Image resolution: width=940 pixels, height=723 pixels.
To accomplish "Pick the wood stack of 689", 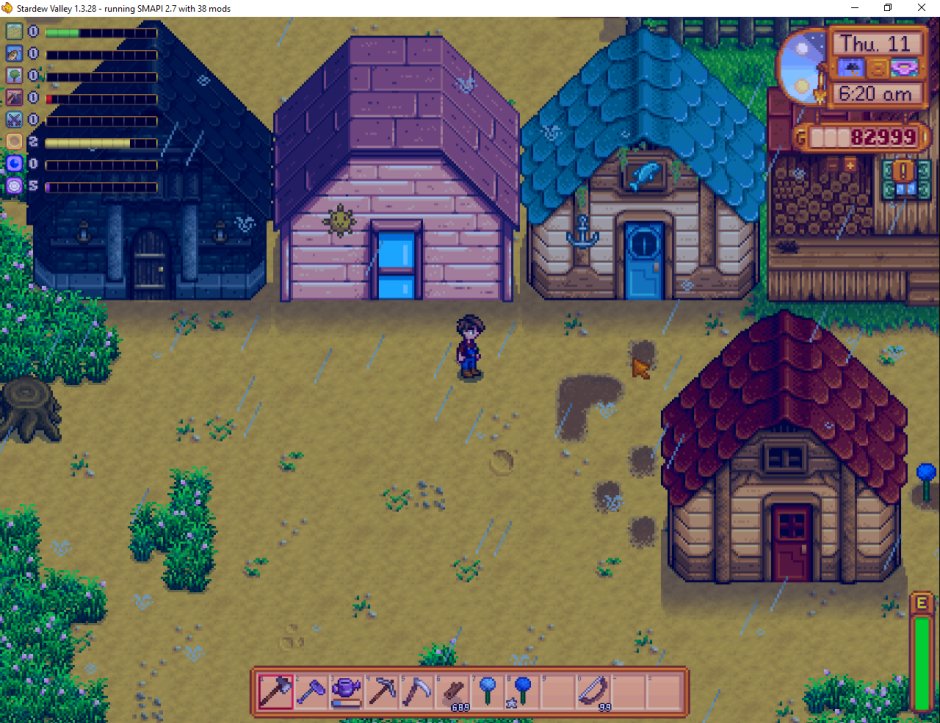I will (456, 690).
